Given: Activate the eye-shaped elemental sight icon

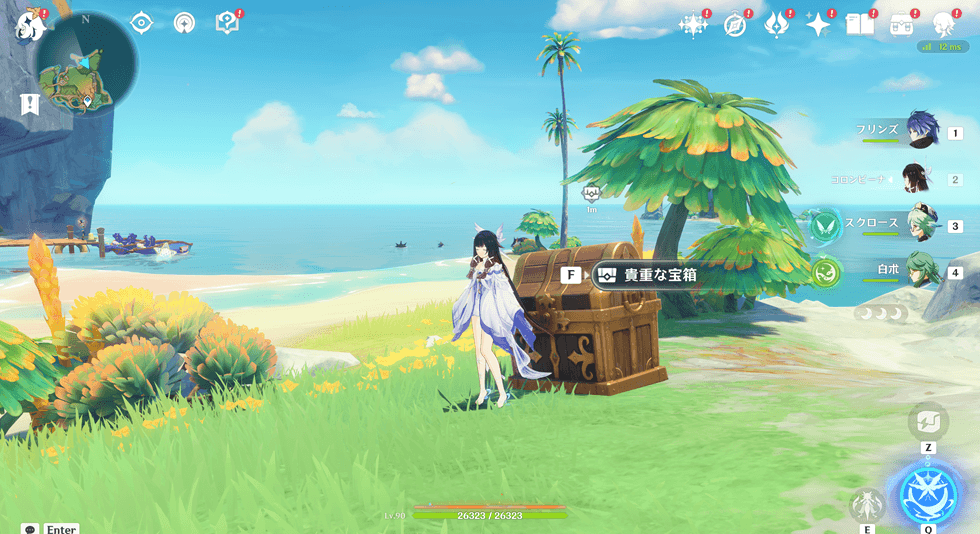Looking at the screenshot, I should pyautogui.click(x=141, y=23).
